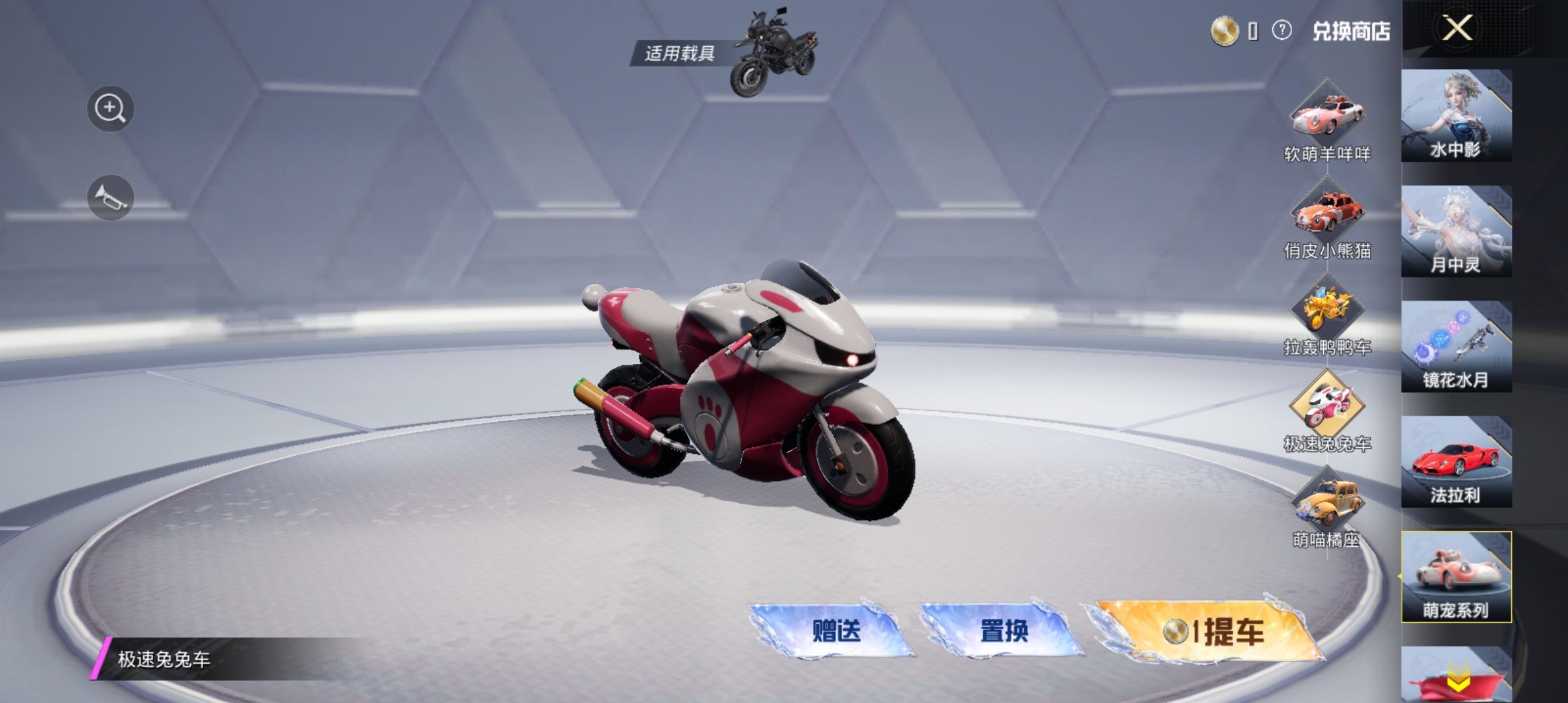Expand more series with the yellow arrow
This screenshot has height=703, width=1568.
[x=1457, y=682]
